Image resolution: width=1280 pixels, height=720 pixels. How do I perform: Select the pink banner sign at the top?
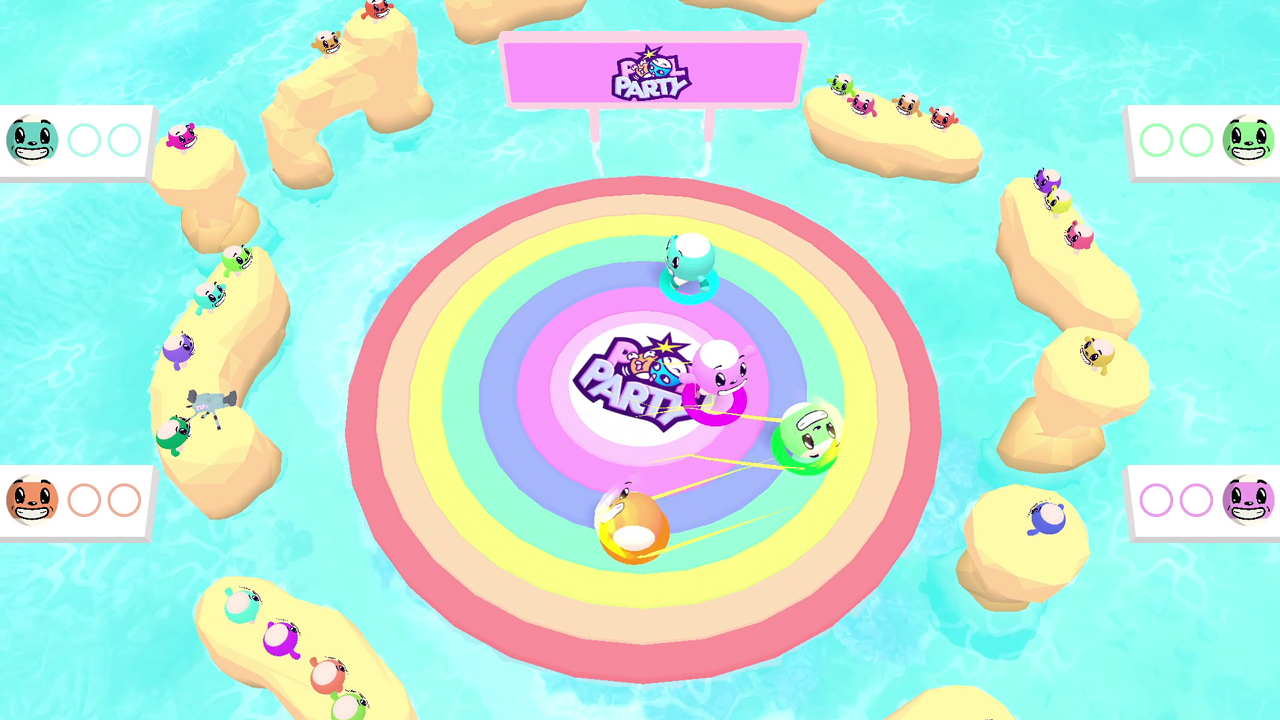650,70
